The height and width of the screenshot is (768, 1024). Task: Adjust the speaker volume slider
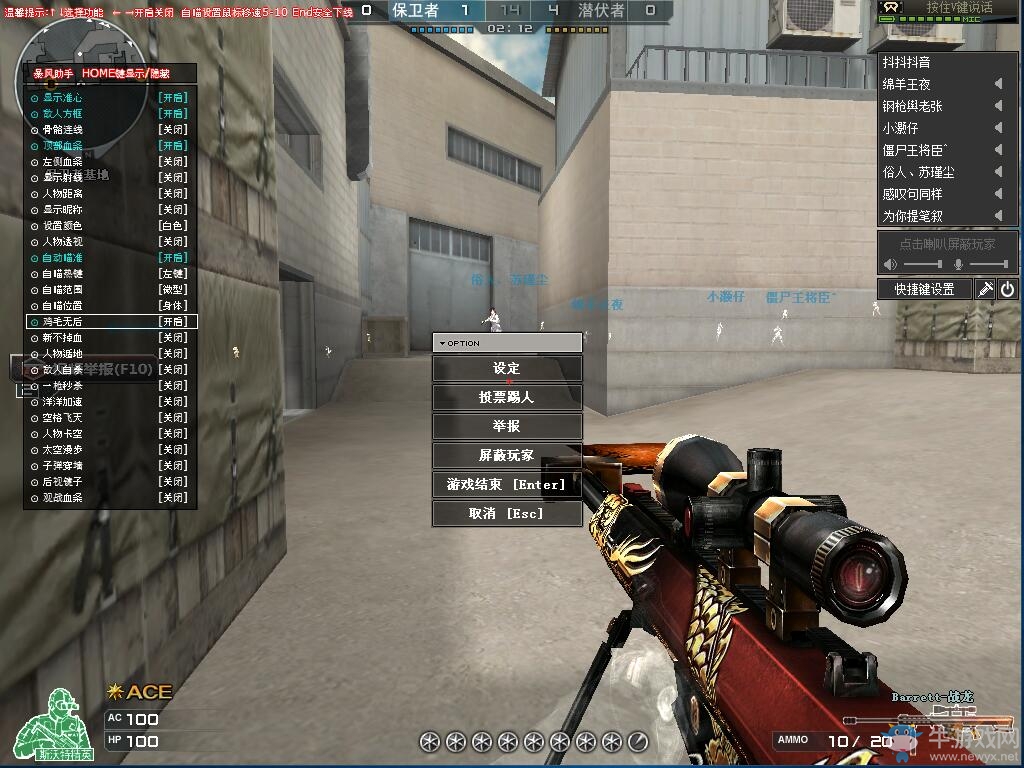(923, 264)
